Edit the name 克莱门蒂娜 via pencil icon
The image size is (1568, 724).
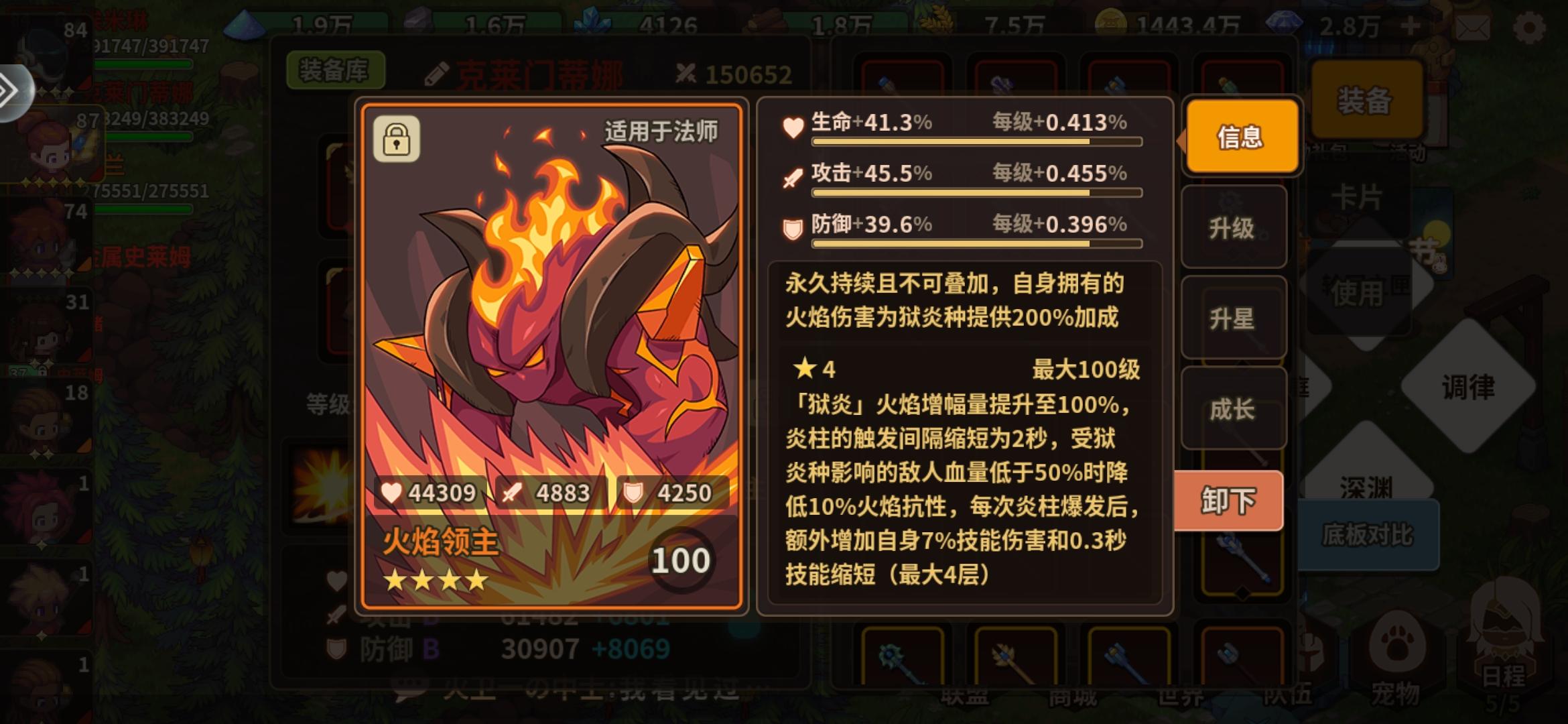click(436, 72)
